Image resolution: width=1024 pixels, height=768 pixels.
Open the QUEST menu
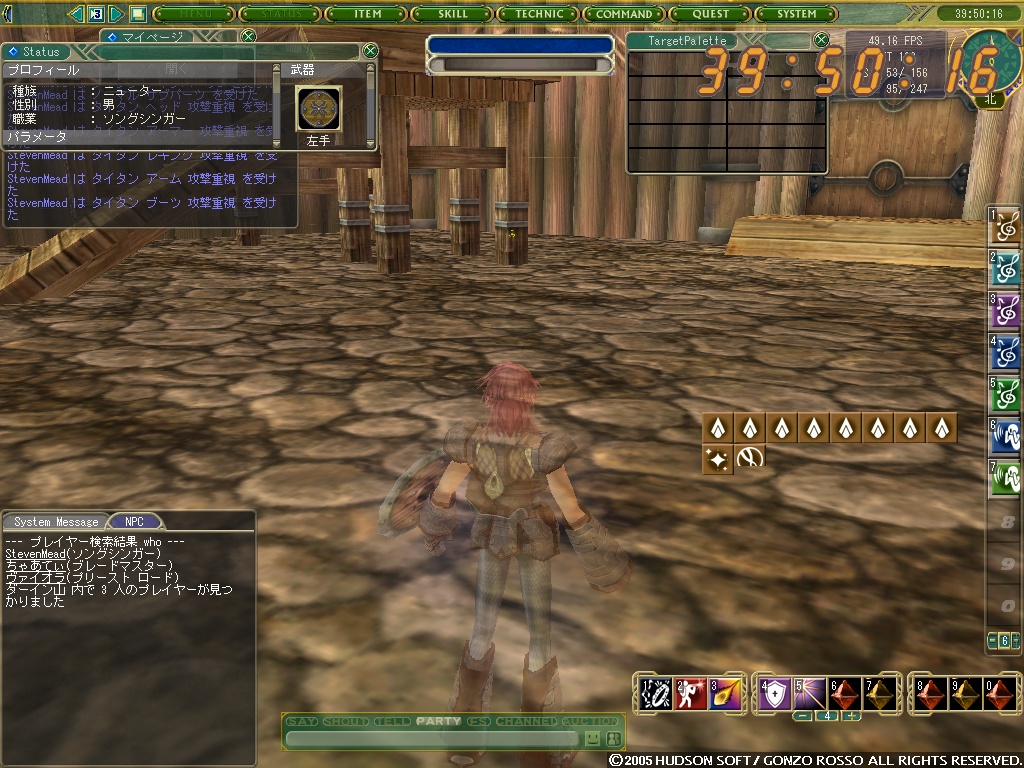click(x=710, y=14)
